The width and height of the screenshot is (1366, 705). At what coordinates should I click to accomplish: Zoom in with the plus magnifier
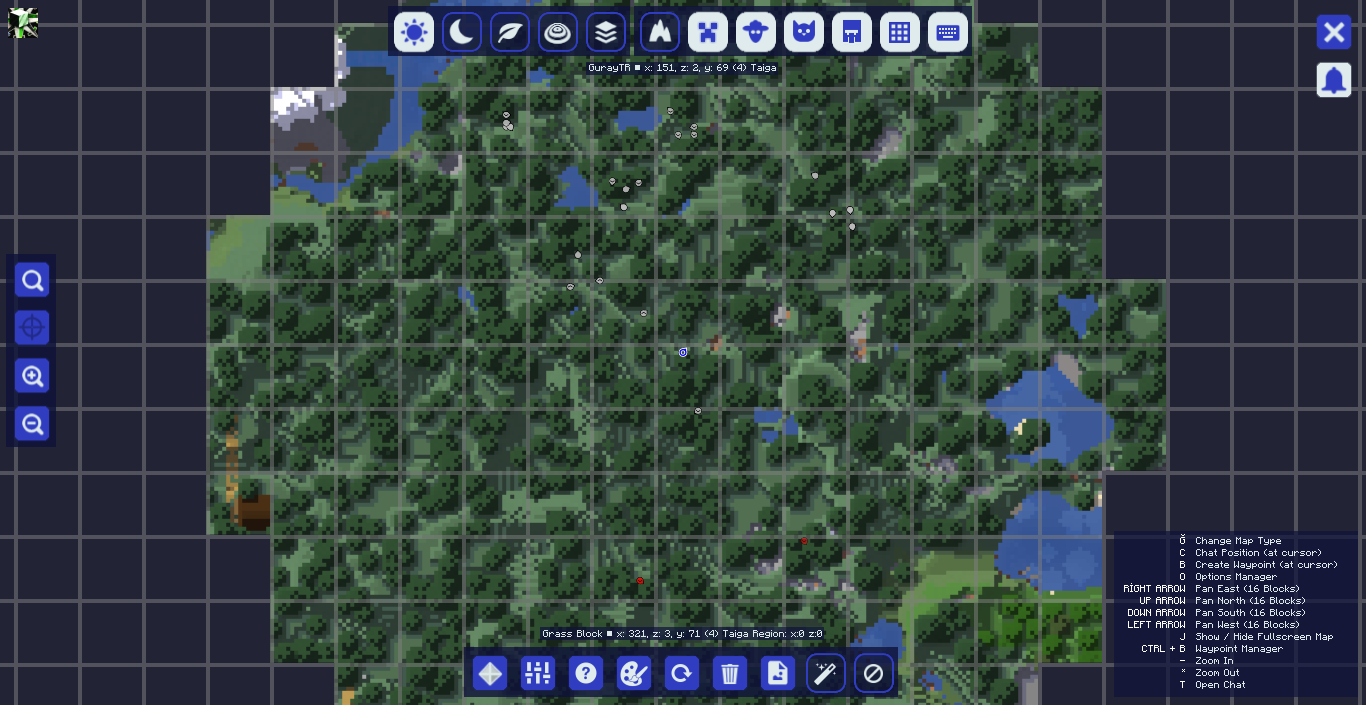pos(32,376)
